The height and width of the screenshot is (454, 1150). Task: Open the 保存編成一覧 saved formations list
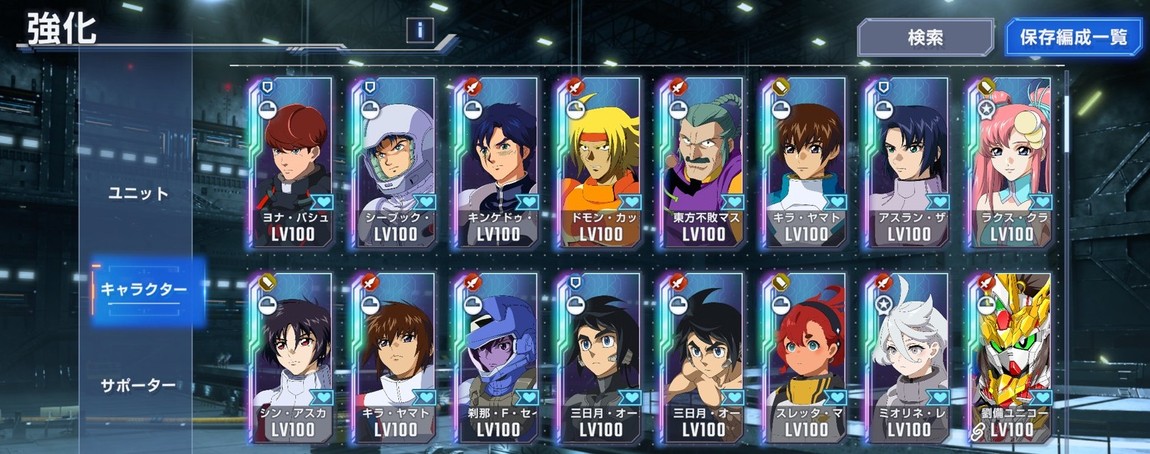[x=1073, y=37]
